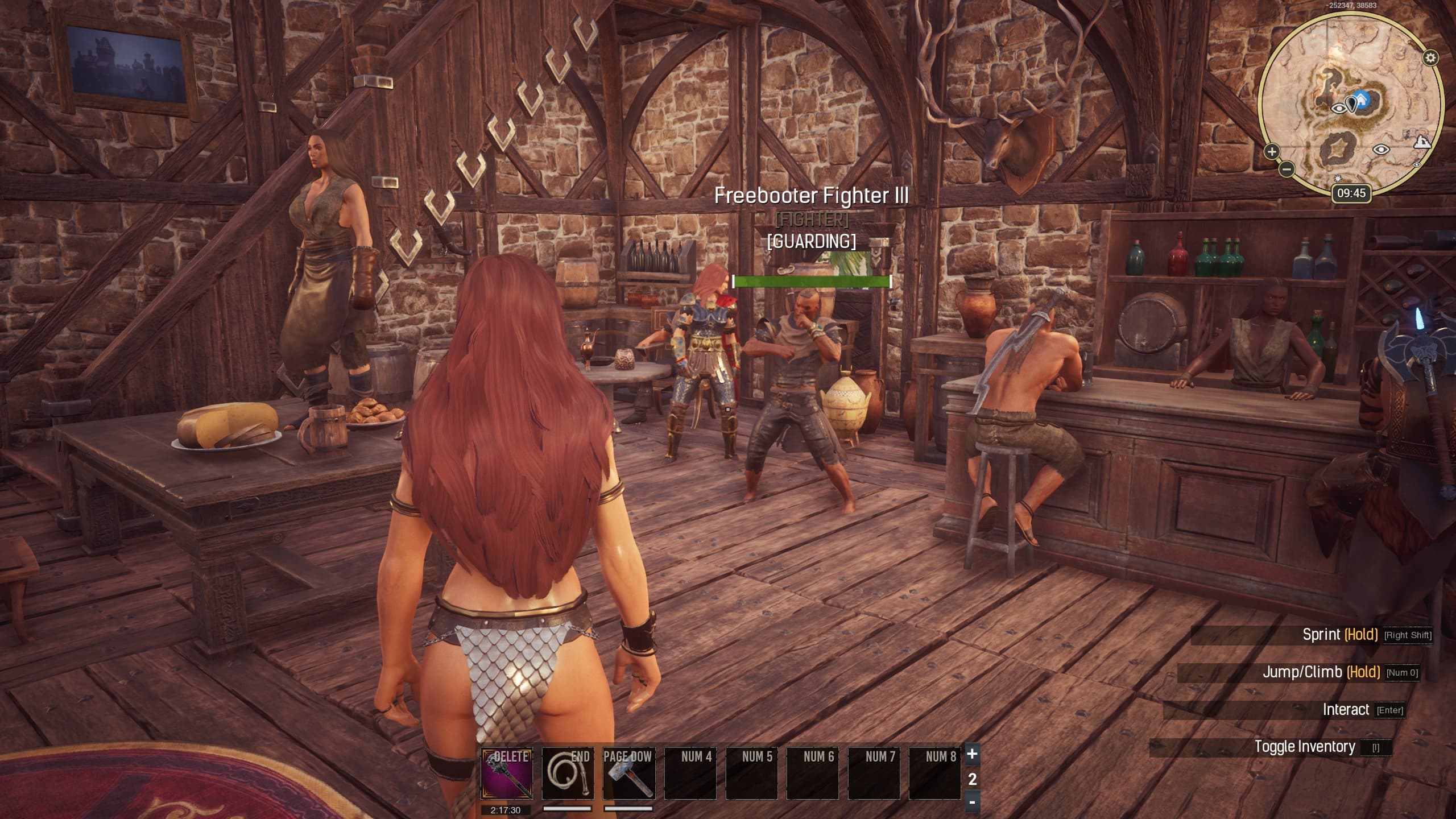1456x819 pixels.
Task: Choose the hammer in the hotbar
Action: click(x=628, y=773)
